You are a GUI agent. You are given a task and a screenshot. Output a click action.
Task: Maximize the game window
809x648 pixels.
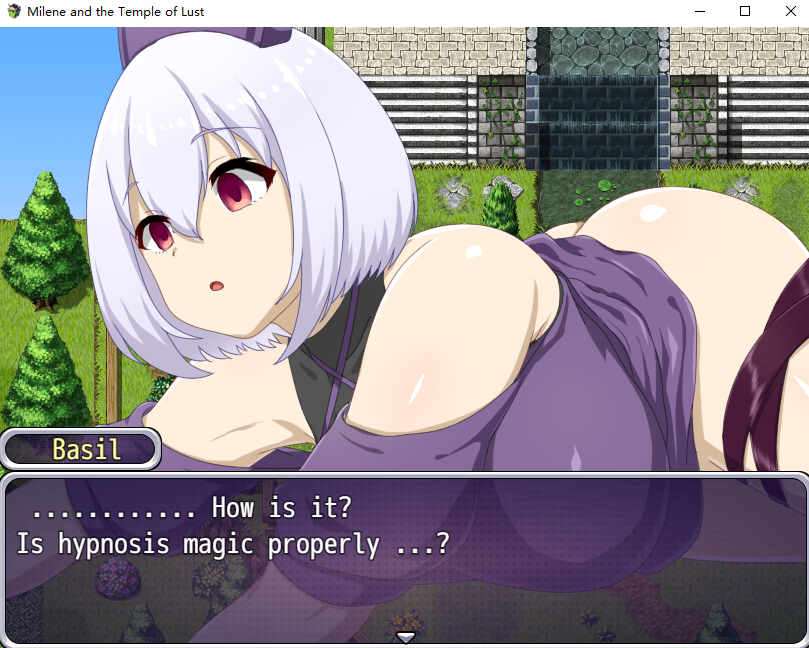(x=744, y=11)
